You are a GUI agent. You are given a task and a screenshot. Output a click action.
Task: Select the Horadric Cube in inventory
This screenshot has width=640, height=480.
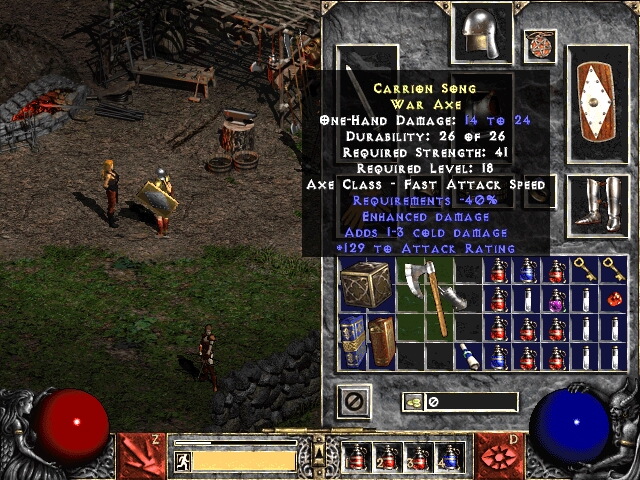[x=366, y=284]
